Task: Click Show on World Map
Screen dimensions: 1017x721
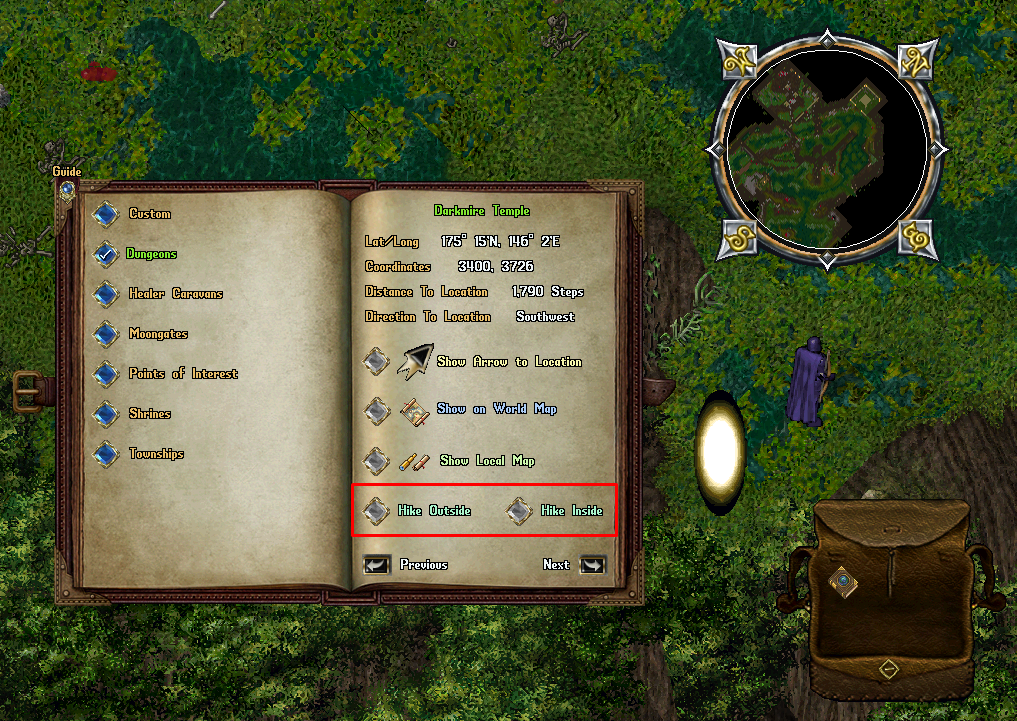Action: [376, 409]
